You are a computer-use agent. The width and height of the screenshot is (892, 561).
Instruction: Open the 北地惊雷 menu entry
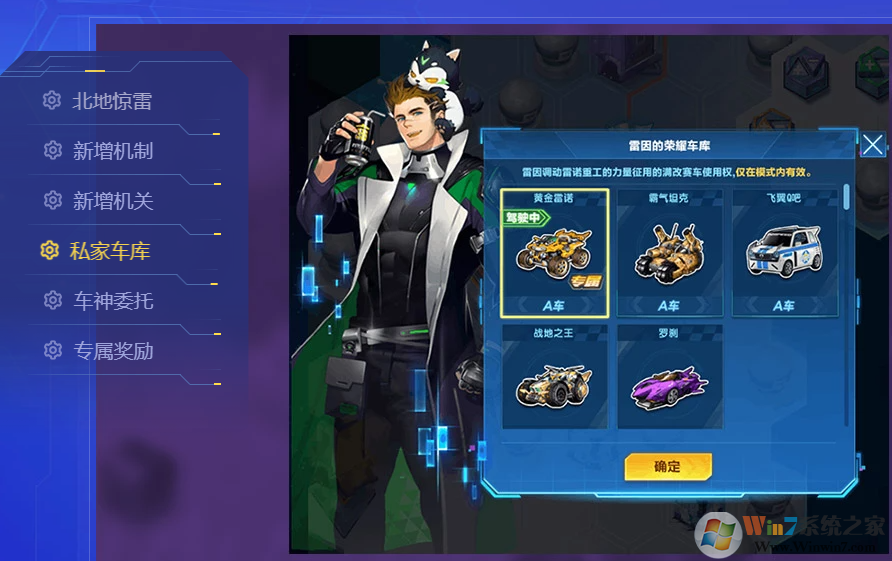[111, 101]
